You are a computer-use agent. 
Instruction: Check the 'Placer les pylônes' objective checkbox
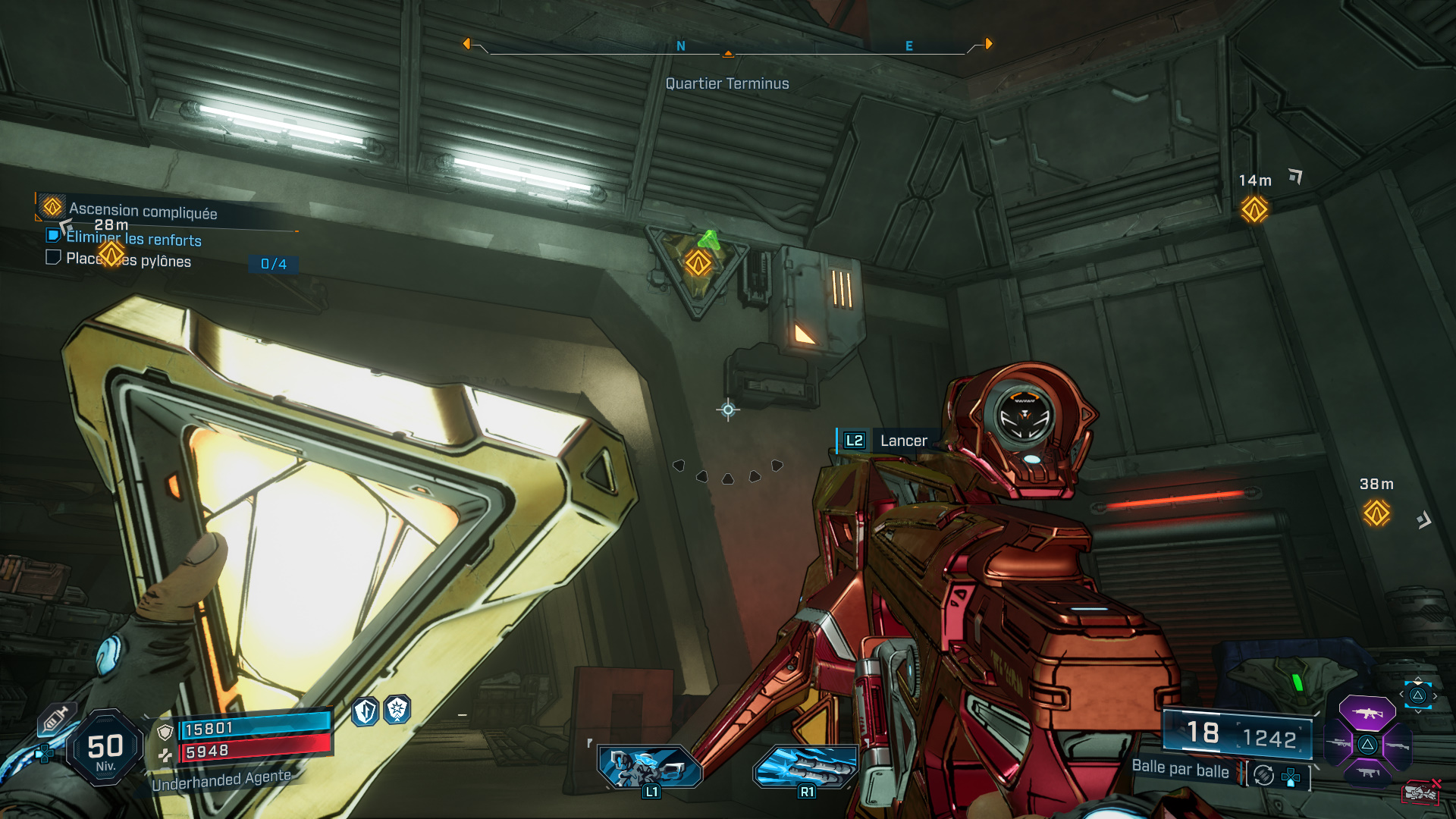click(52, 258)
